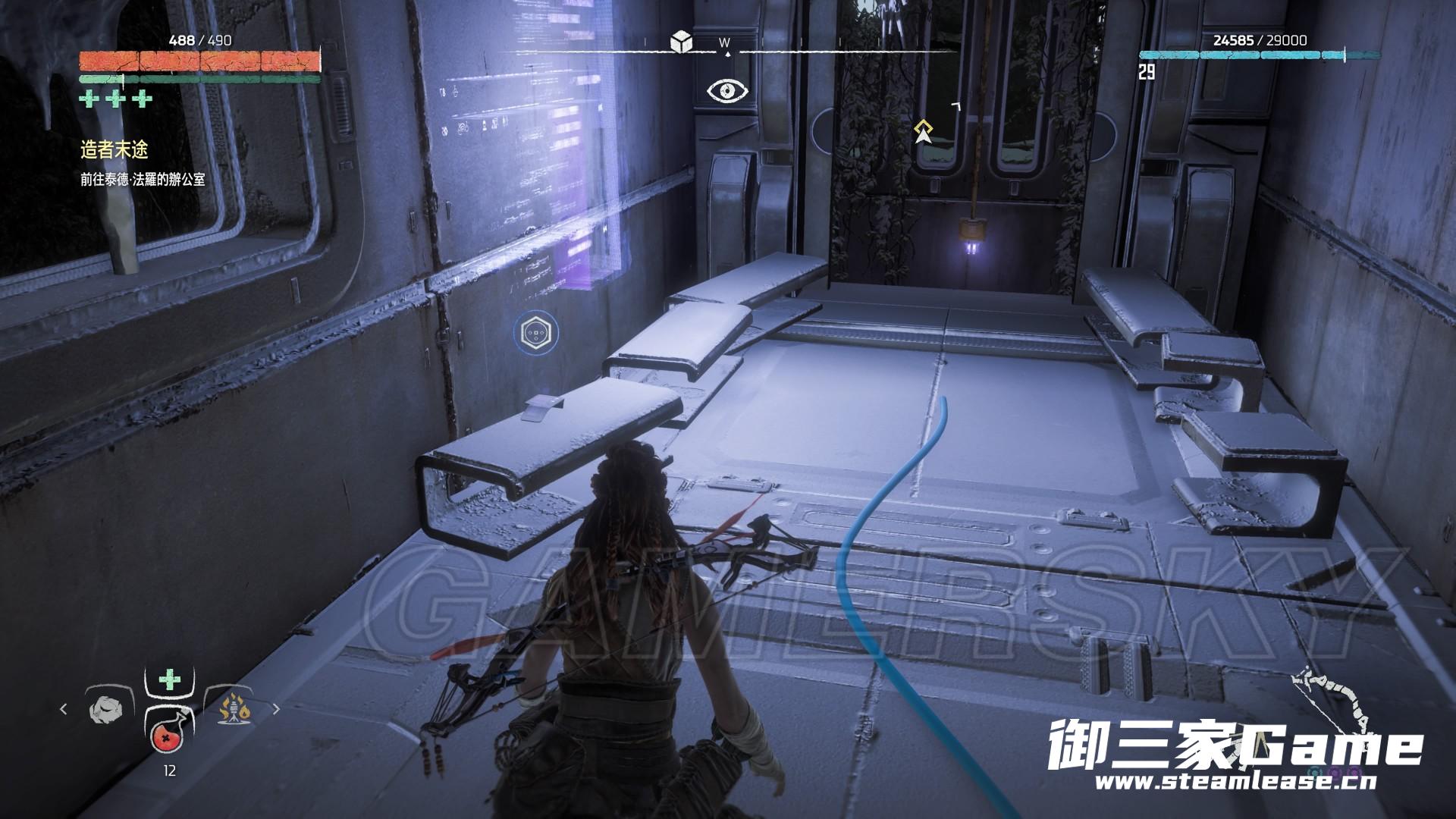Click the eye stealth visibility indicator
Image resolution: width=1456 pixels, height=819 pixels.
coord(727,92)
